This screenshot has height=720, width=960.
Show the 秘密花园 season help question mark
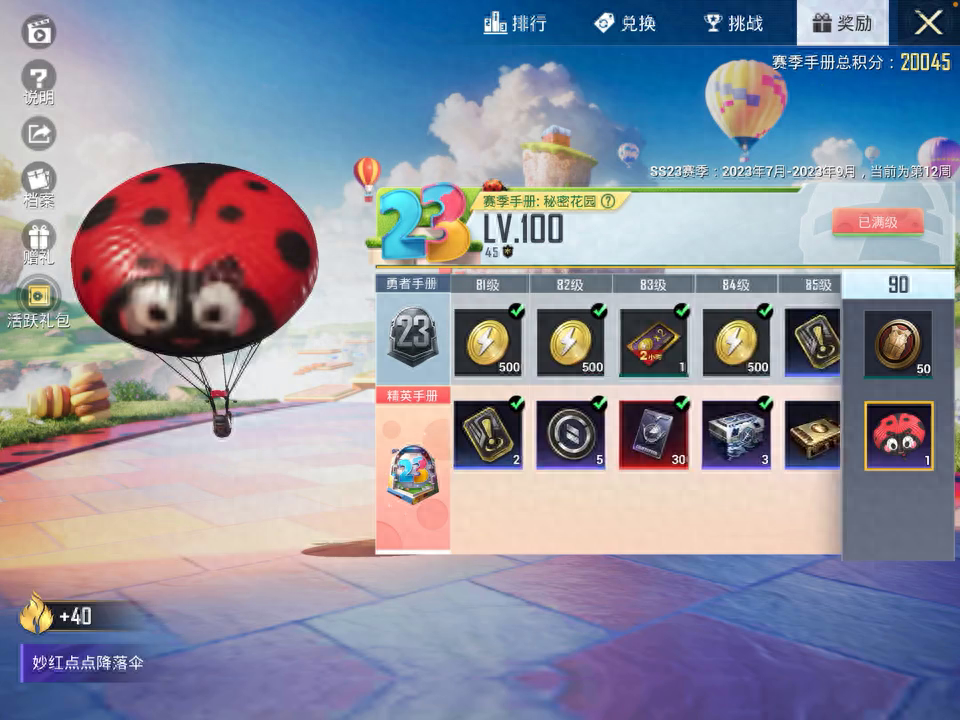[x=608, y=201]
